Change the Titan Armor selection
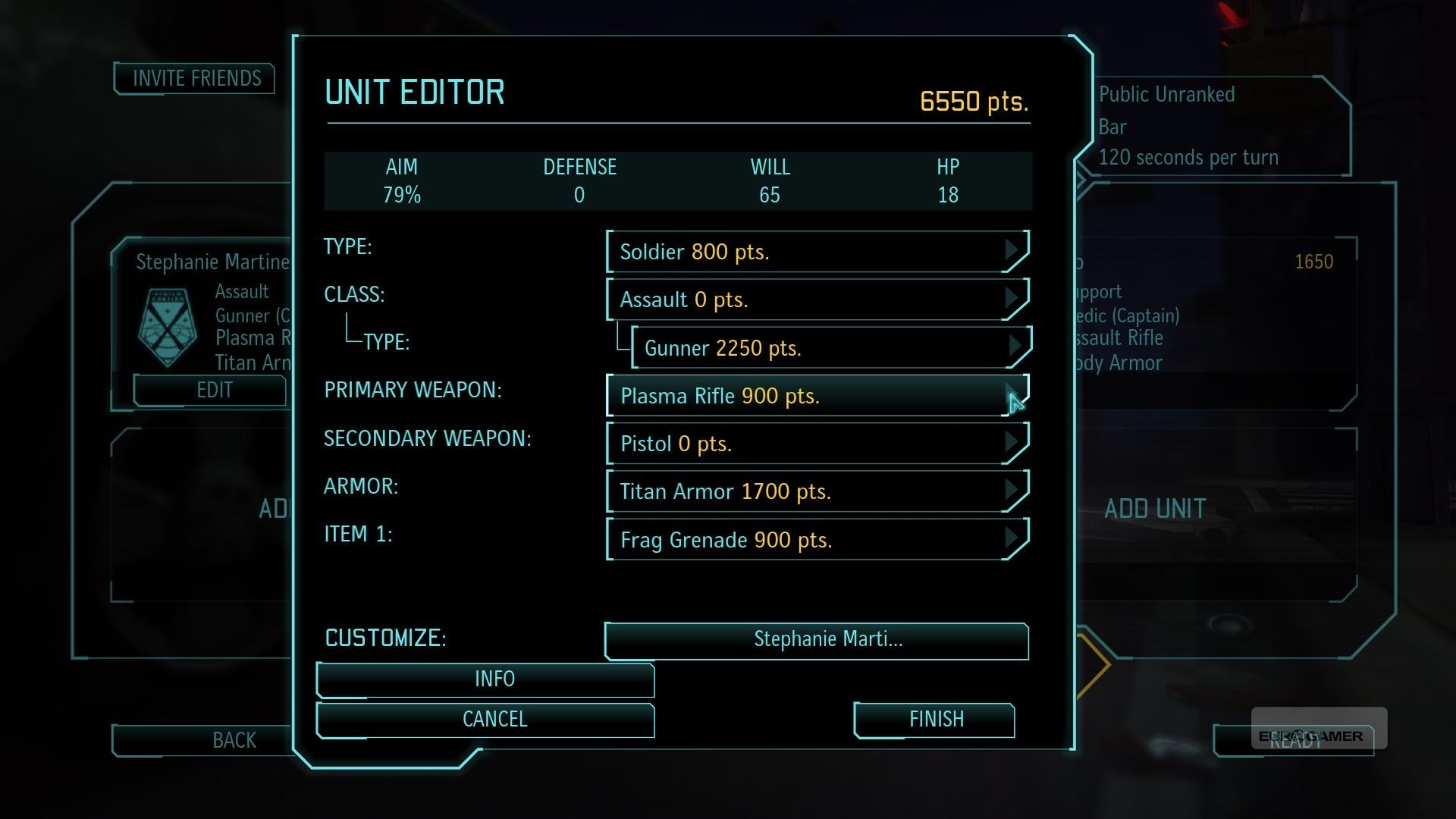The width and height of the screenshot is (1456, 819). (x=817, y=491)
